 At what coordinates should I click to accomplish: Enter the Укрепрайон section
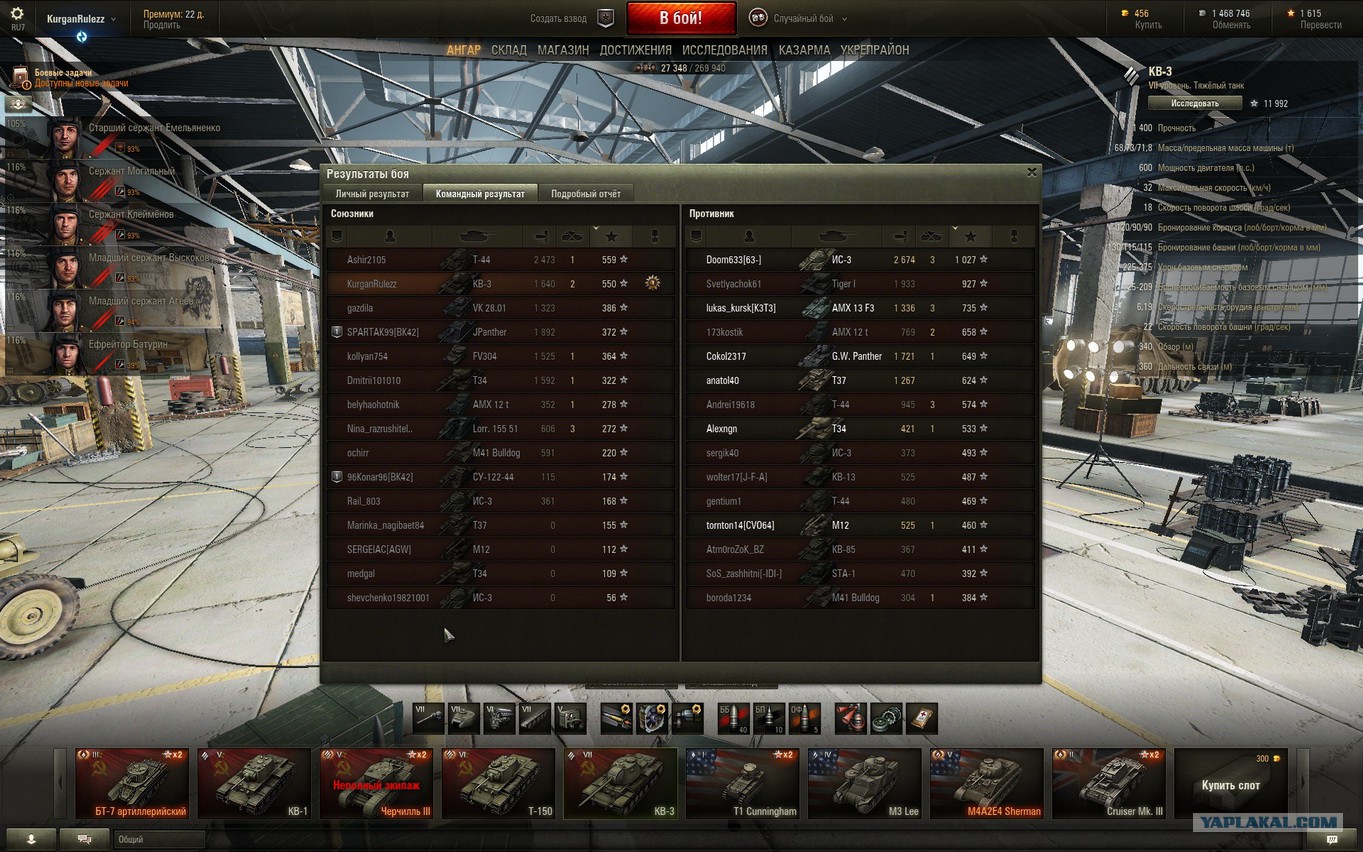coord(875,50)
